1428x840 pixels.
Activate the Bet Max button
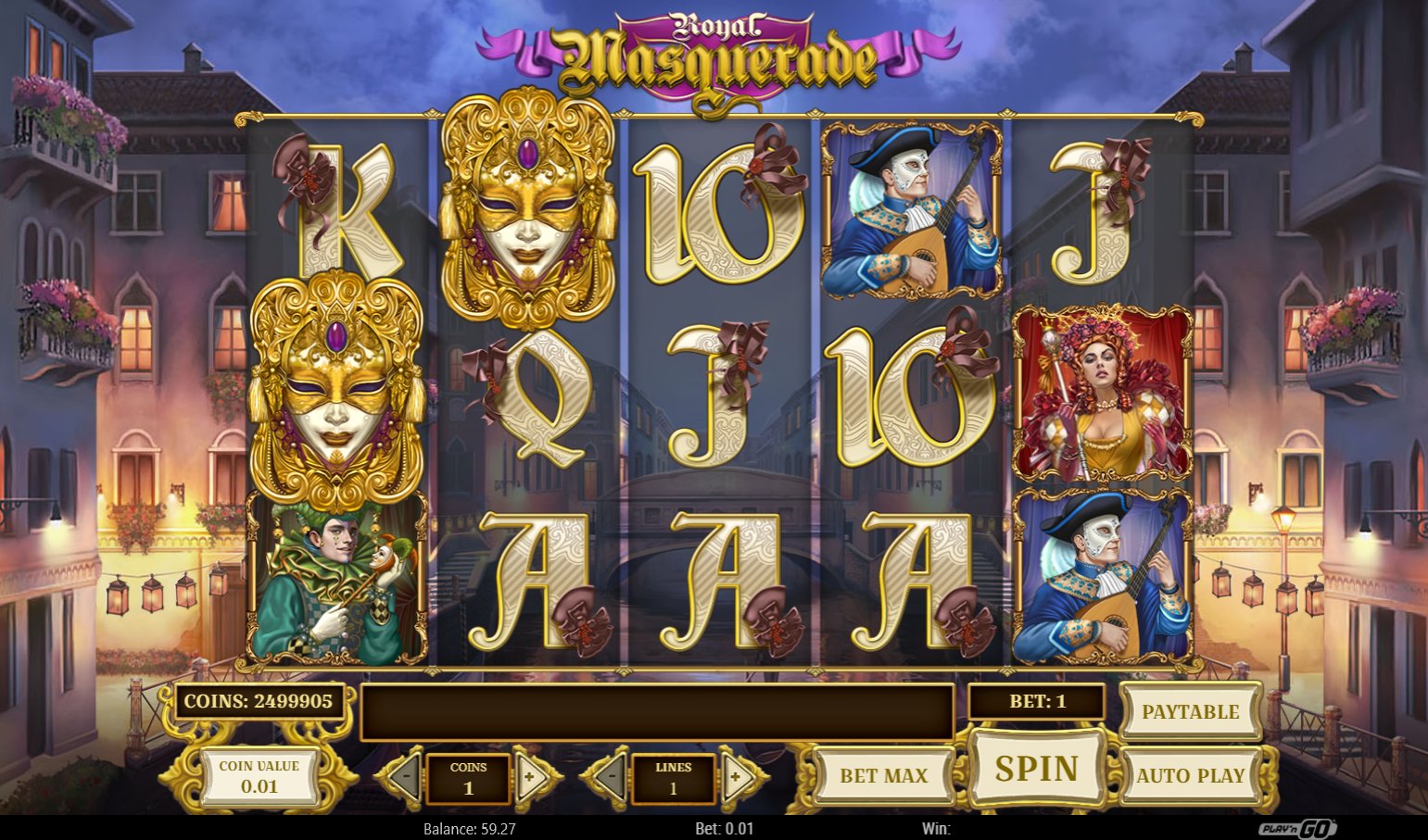coord(883,775)
